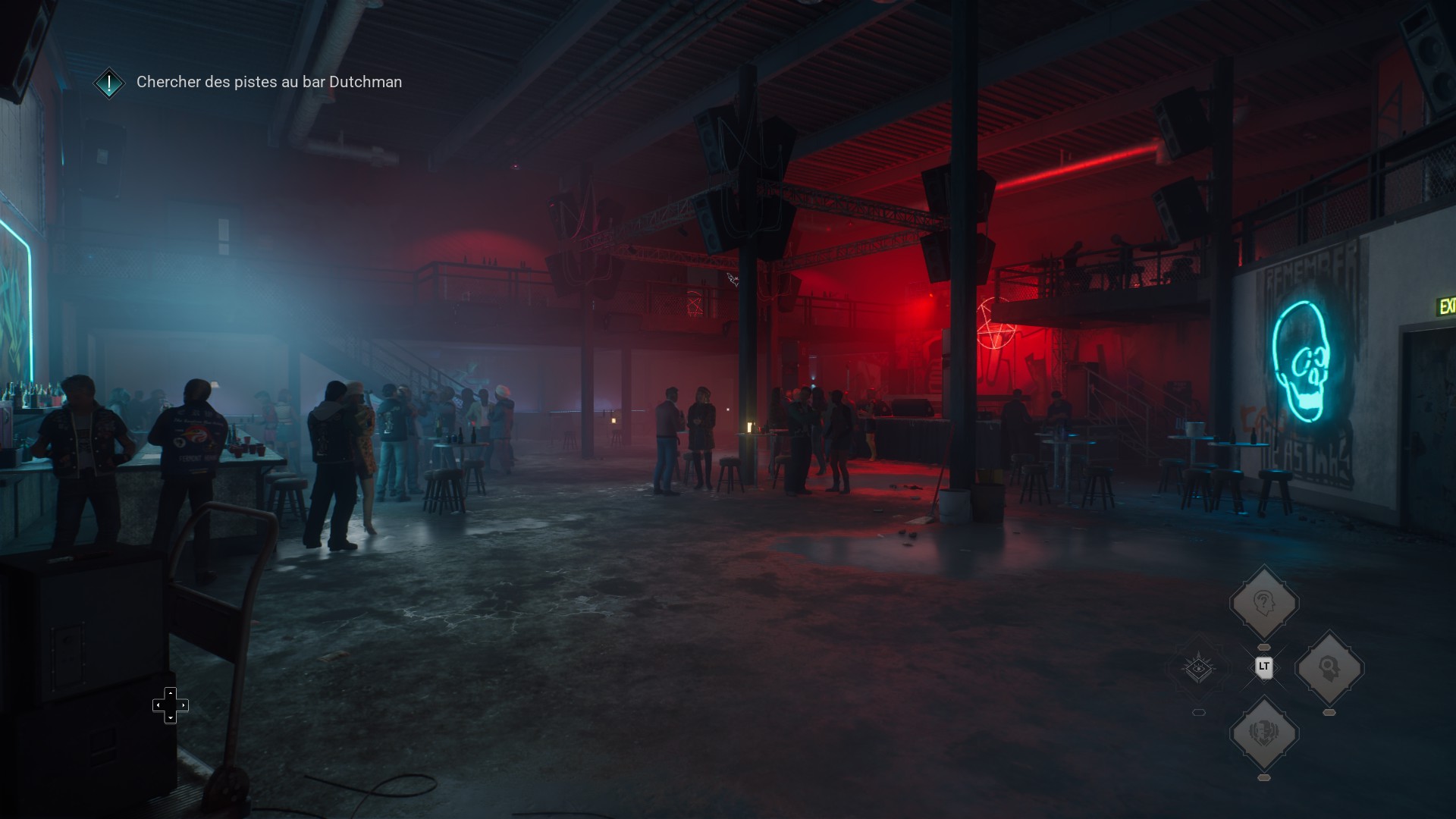This screenshot has width=1456, height=819.
Task: Select the eye cube ability
Action: point(1198,668)
